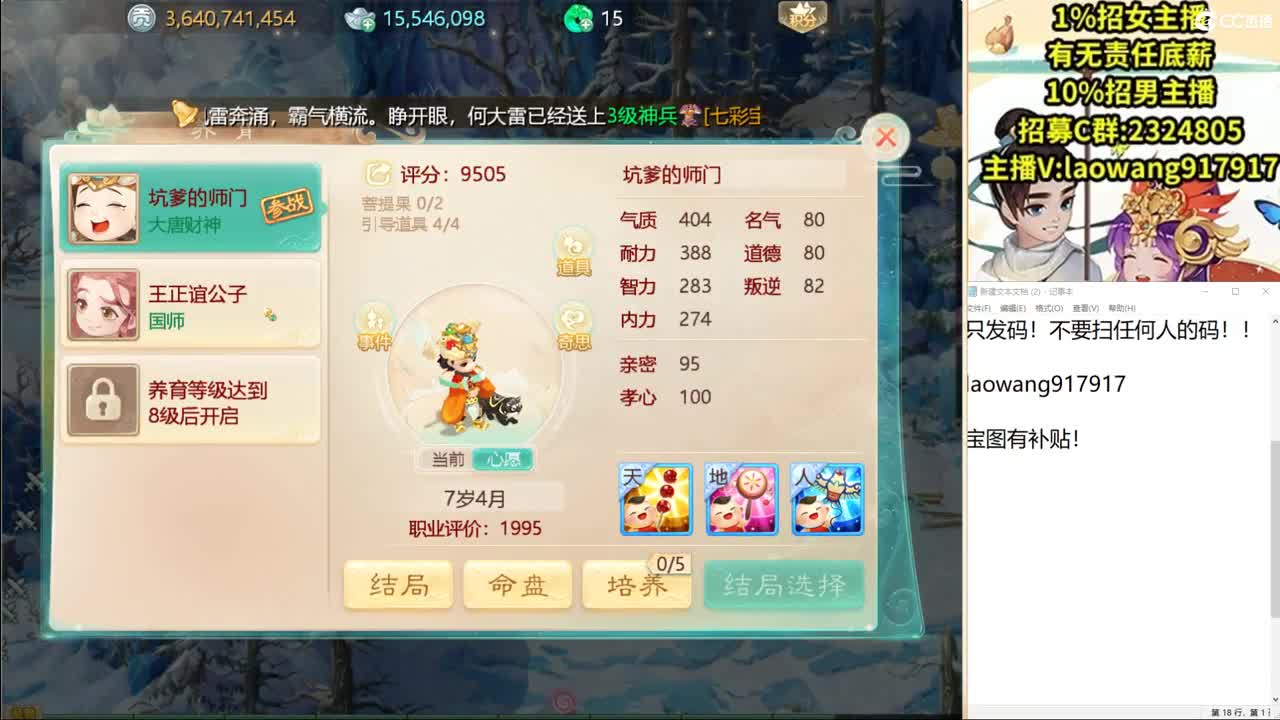Screen dimensions: 1280x720
Task: Select the 人 card thumbnail
Action: [x=827, y=498]
